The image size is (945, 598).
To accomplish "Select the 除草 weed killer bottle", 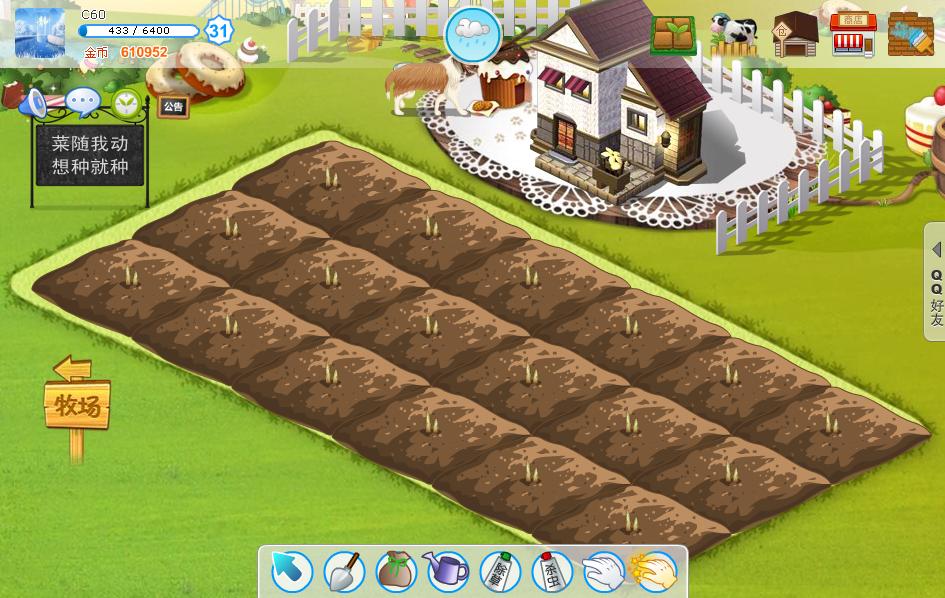I will (499, 571).
